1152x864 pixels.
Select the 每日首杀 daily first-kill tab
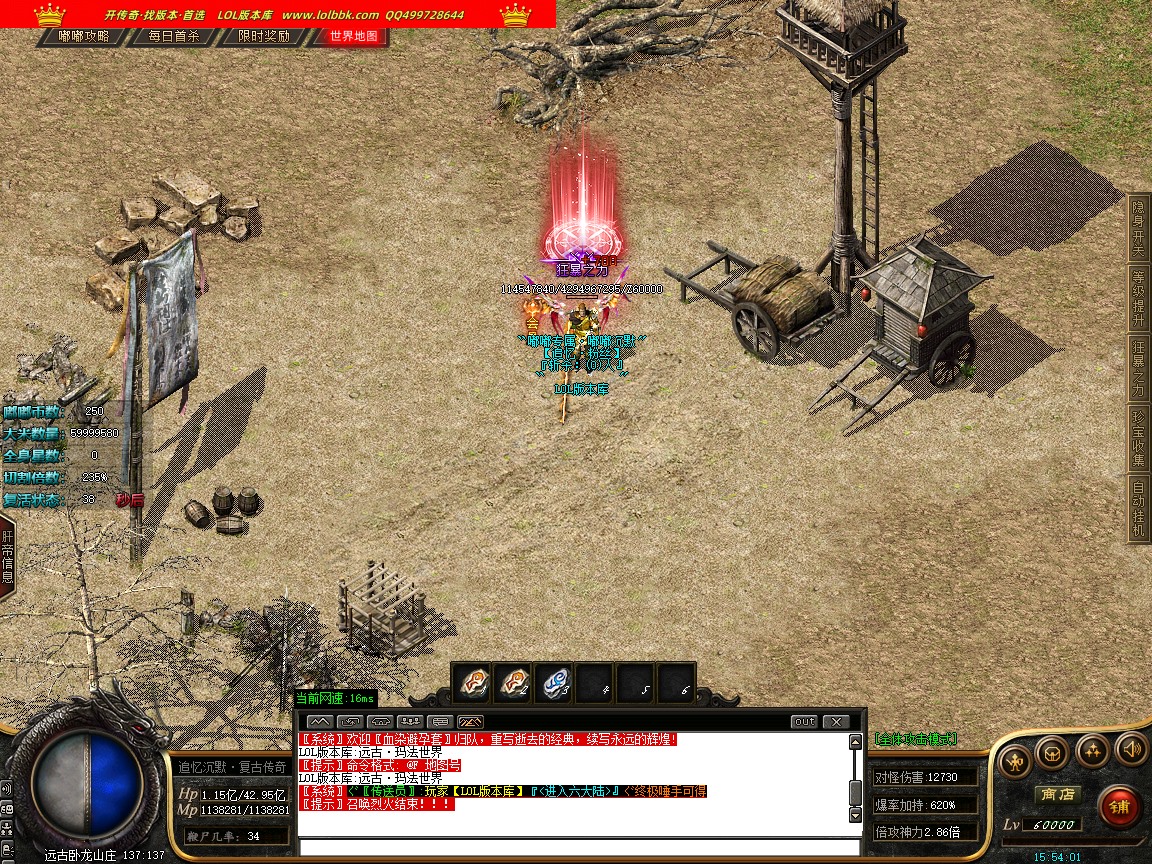pyautogui.click(x=174, y=36)
